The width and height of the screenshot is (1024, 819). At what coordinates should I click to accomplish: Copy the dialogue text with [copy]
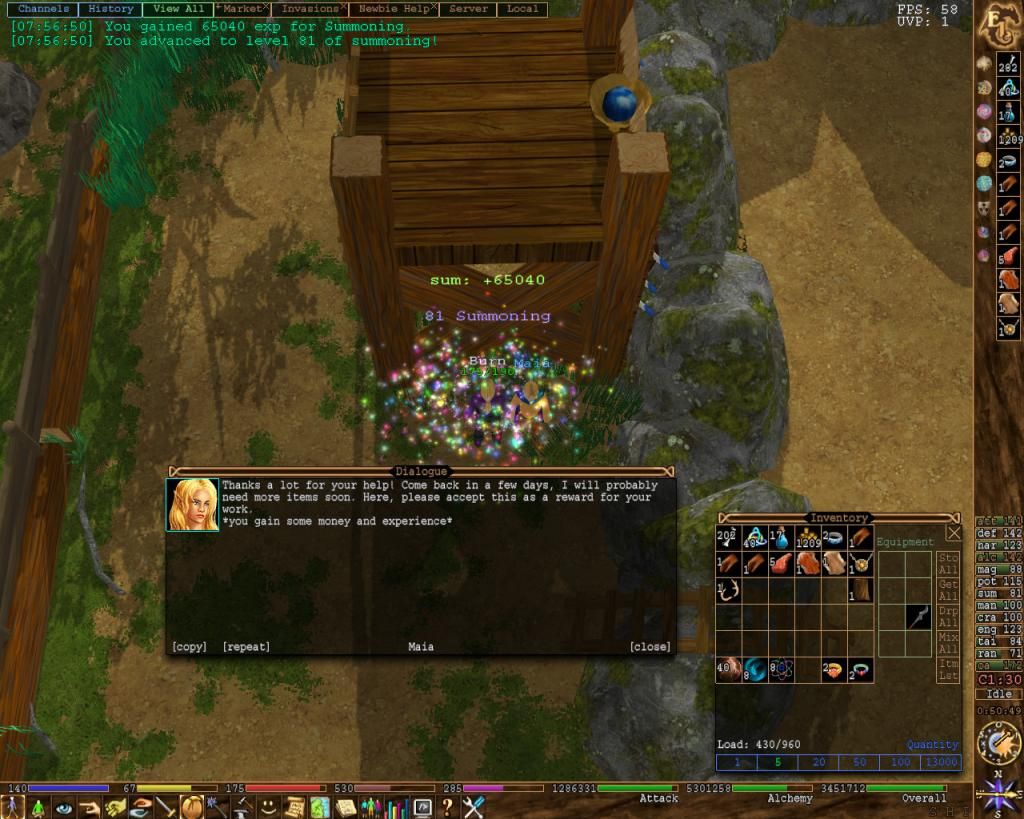pyautogui.click(x=189, y=647)
